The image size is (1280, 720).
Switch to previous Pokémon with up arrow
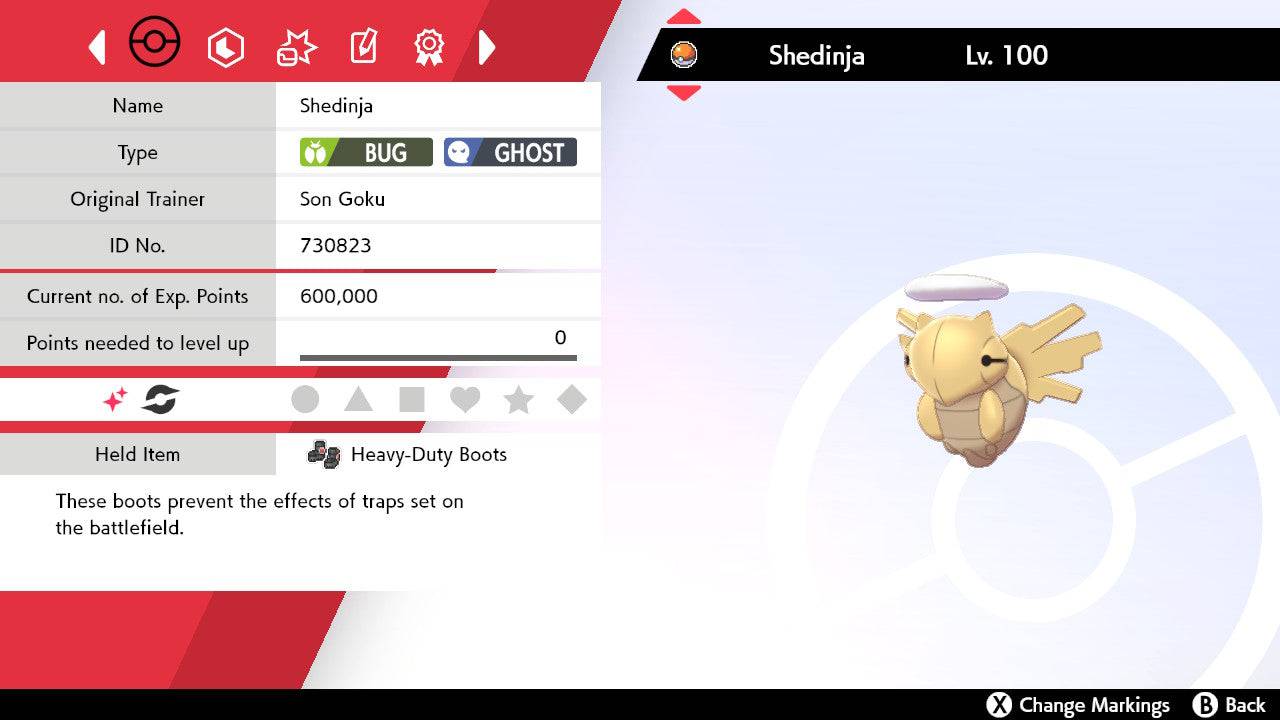[683, 17]
